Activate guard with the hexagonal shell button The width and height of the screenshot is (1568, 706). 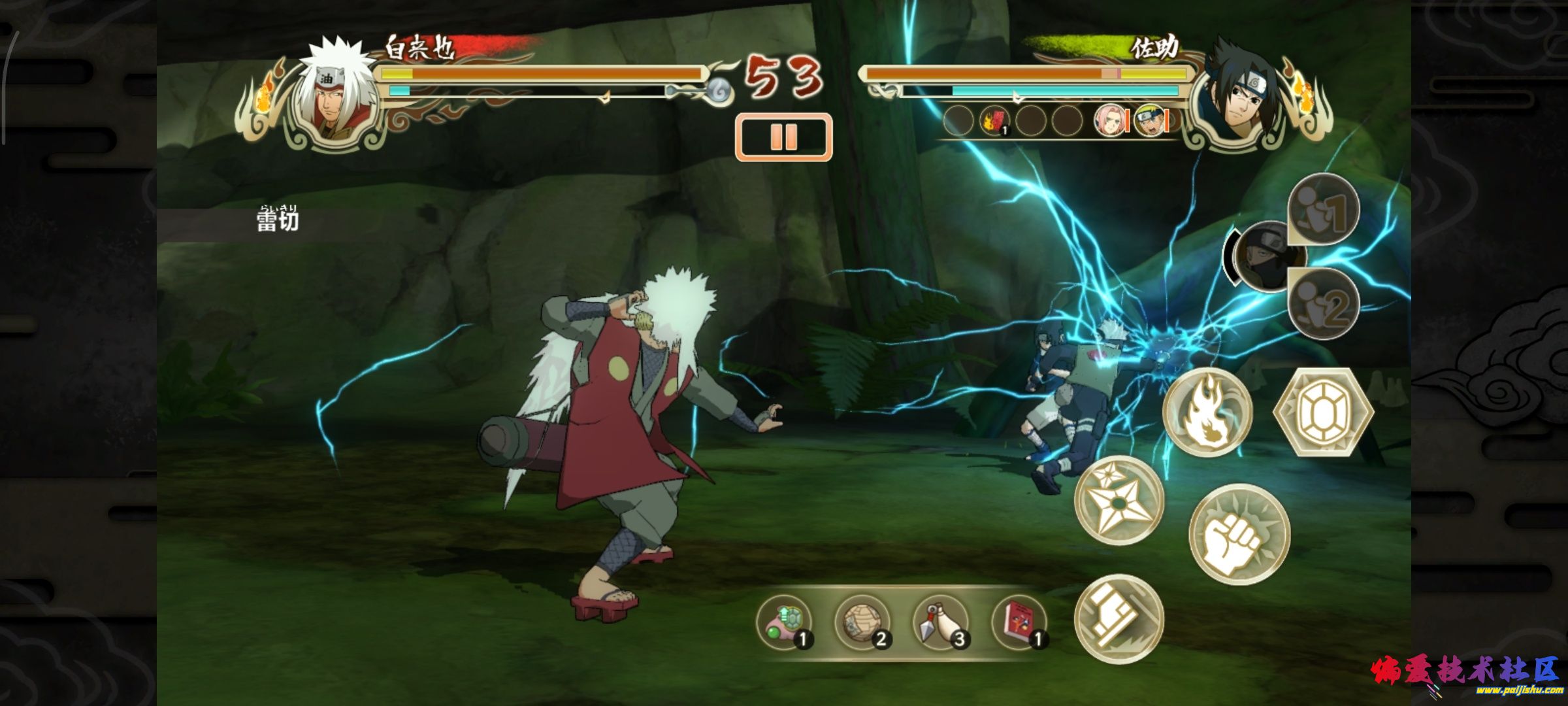[x=1324, y=412]
